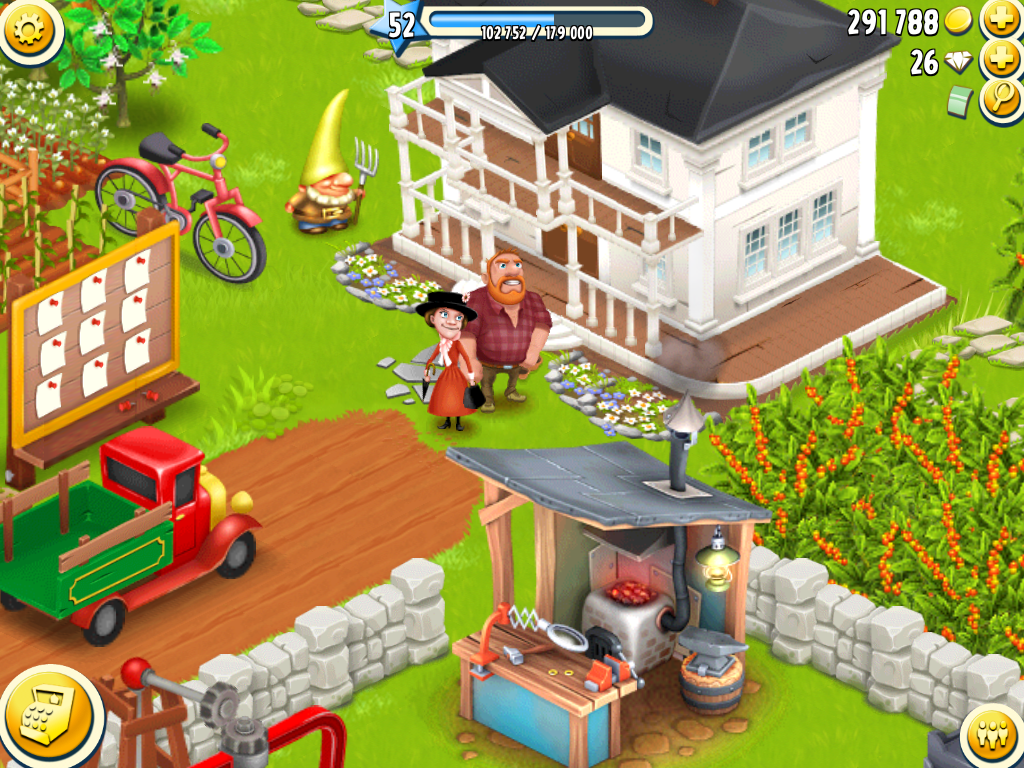
Task: Open the settings gear menu
Action: (x=31, y=27)
